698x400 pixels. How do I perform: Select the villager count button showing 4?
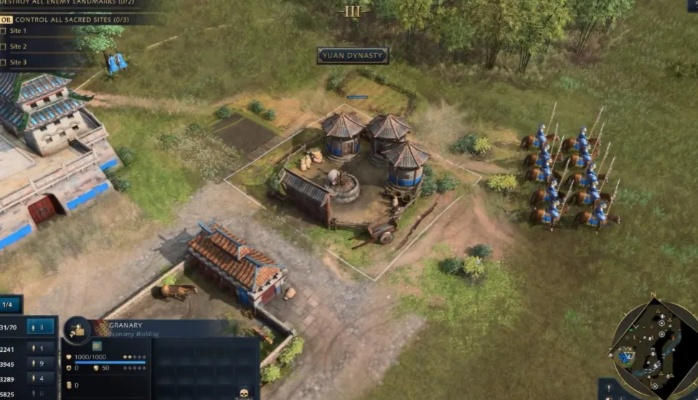click(x=41, y=379)
